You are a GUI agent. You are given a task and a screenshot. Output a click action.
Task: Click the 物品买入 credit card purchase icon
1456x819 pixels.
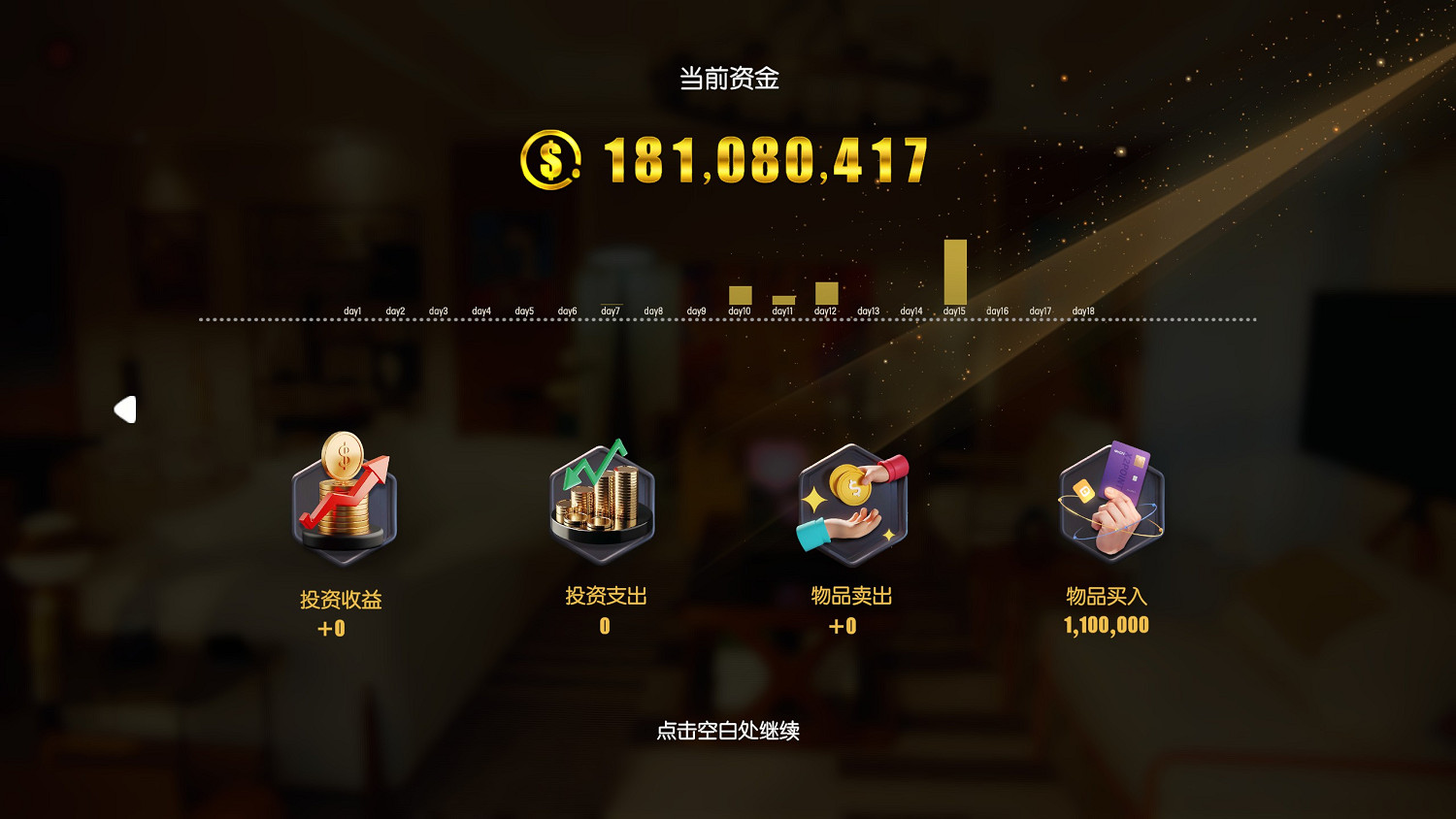pyautogui.click(x=1107, y=502)
